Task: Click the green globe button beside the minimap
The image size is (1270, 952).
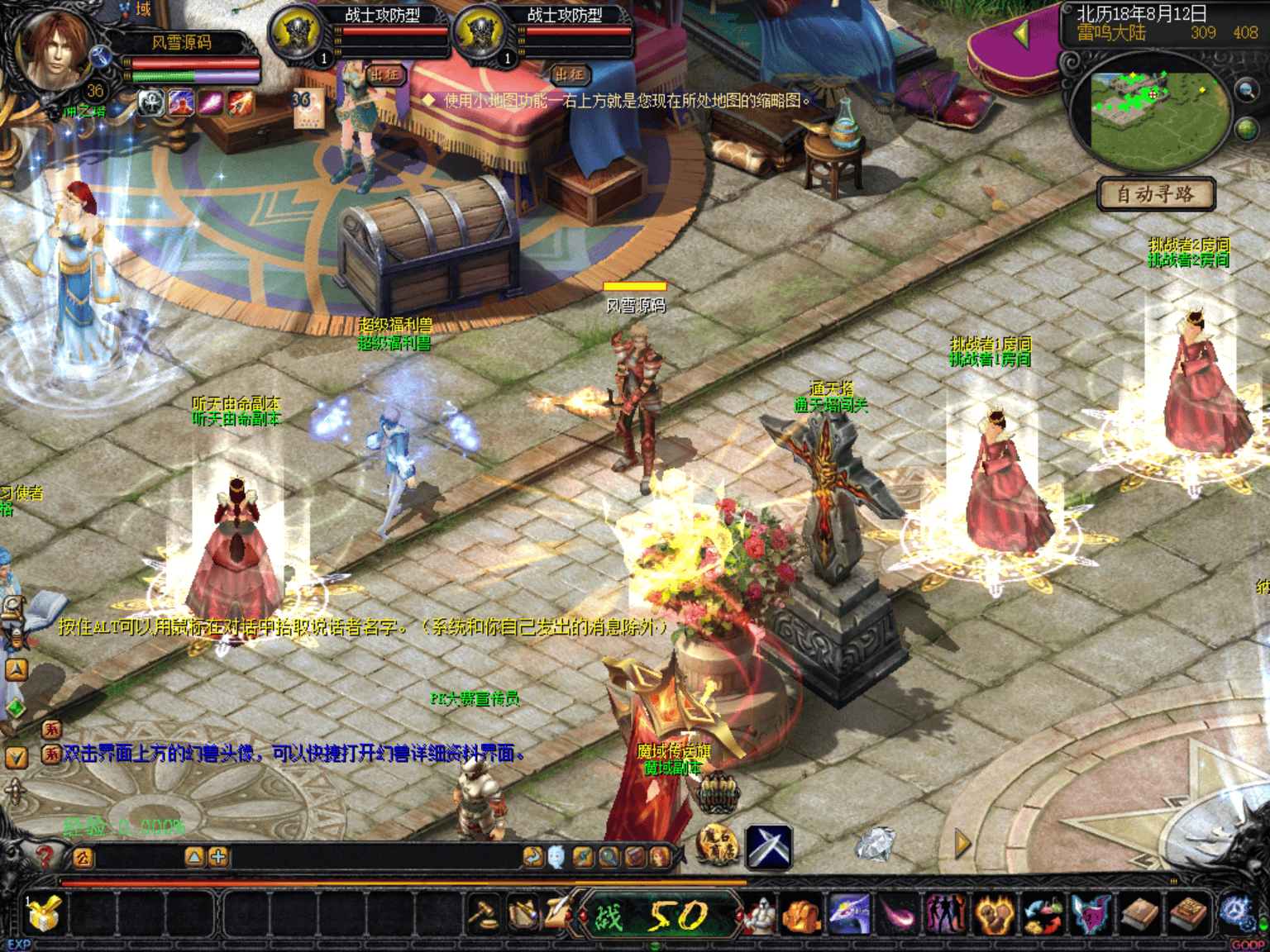Action: (x=1246, y=129)
